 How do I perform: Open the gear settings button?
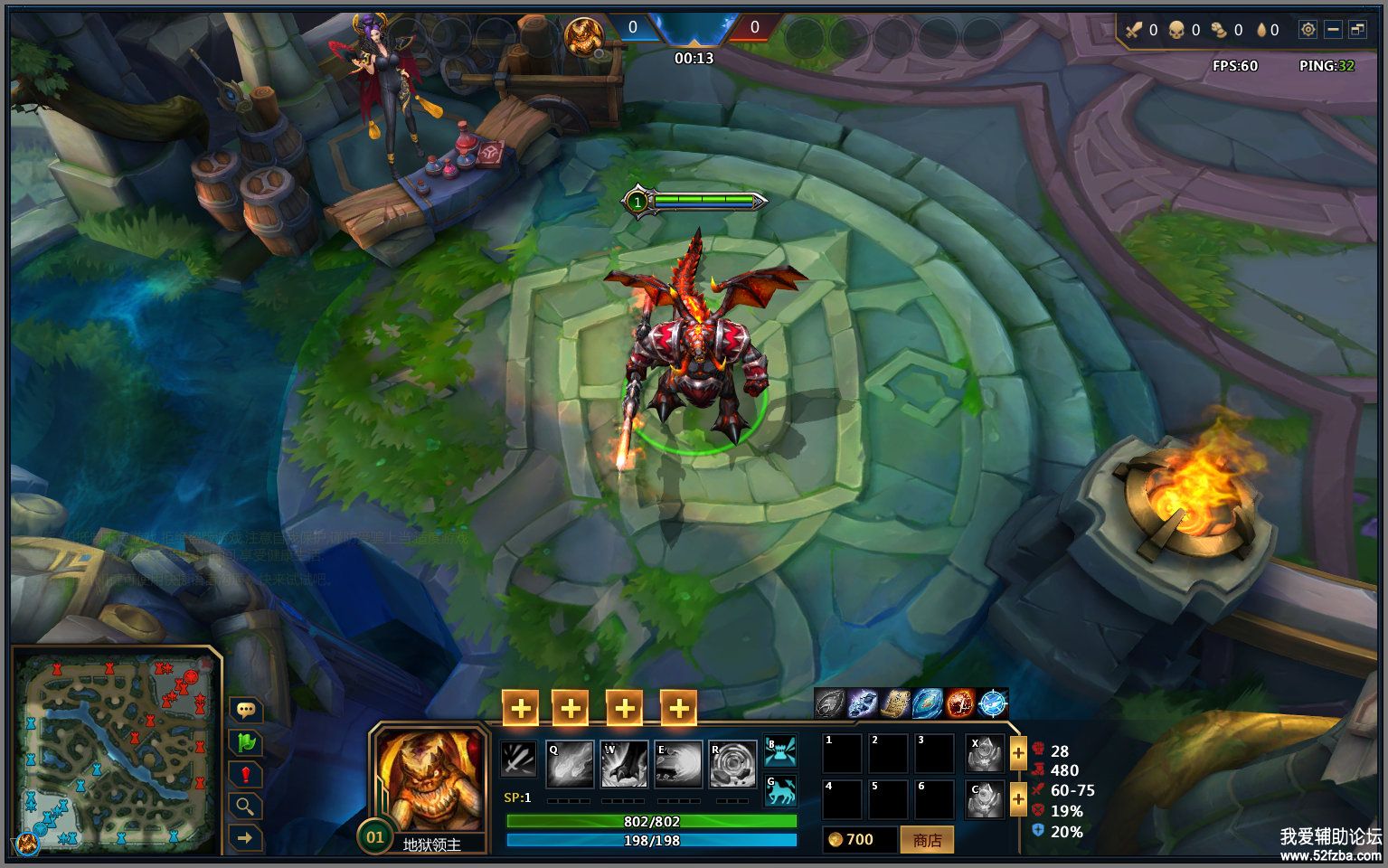pos(1308,30)
